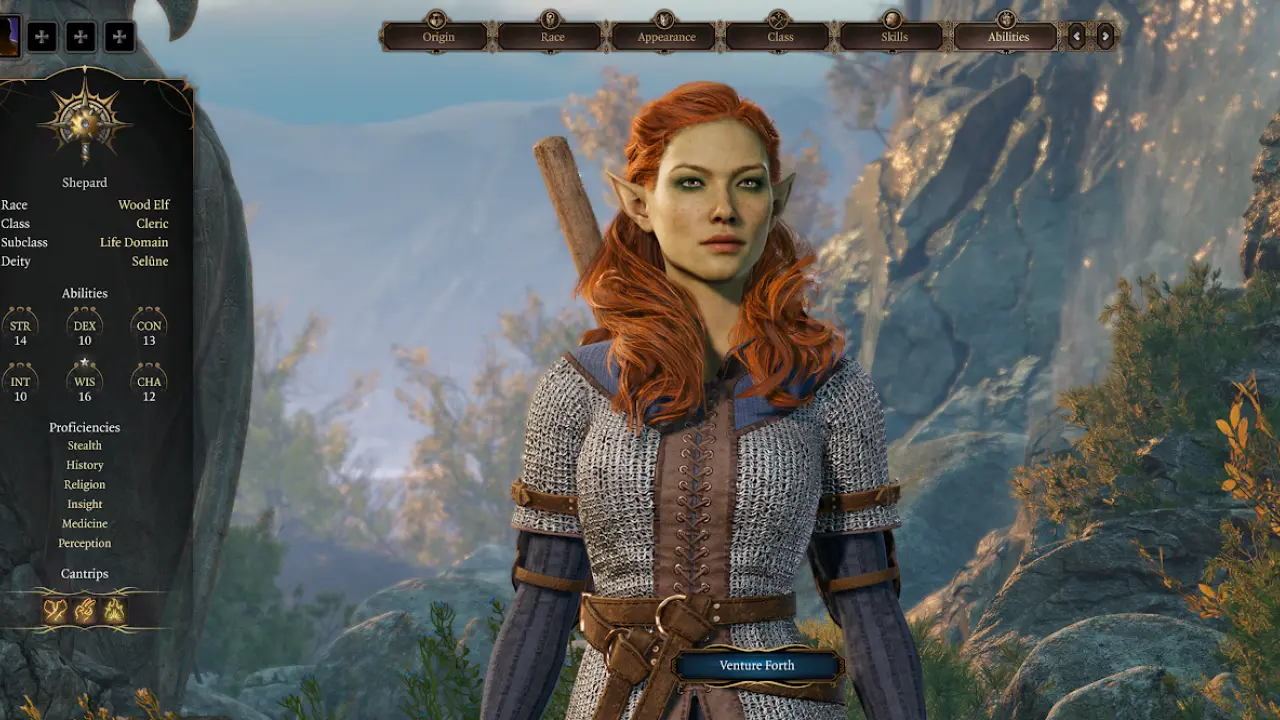Select the character portrait in the corner
The width and height of the screenshot is (1280, 720).
coord(9,37)
